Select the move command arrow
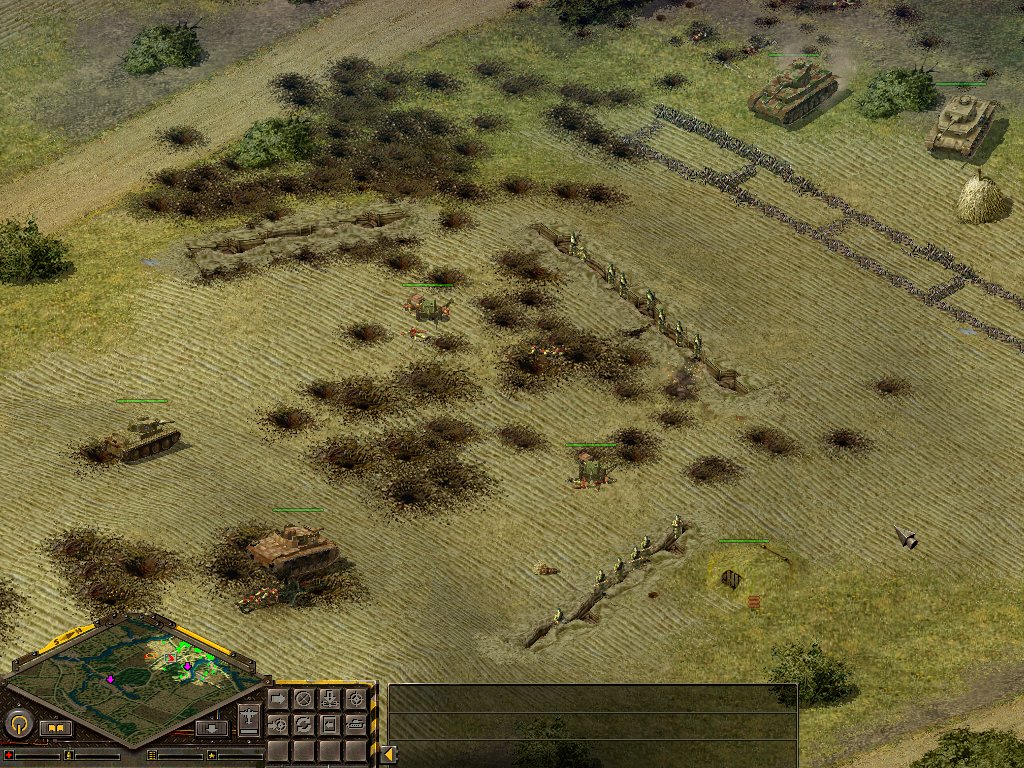Viewport: 1024px width, 768px height. pyautogui.click(x=278, y=699)
